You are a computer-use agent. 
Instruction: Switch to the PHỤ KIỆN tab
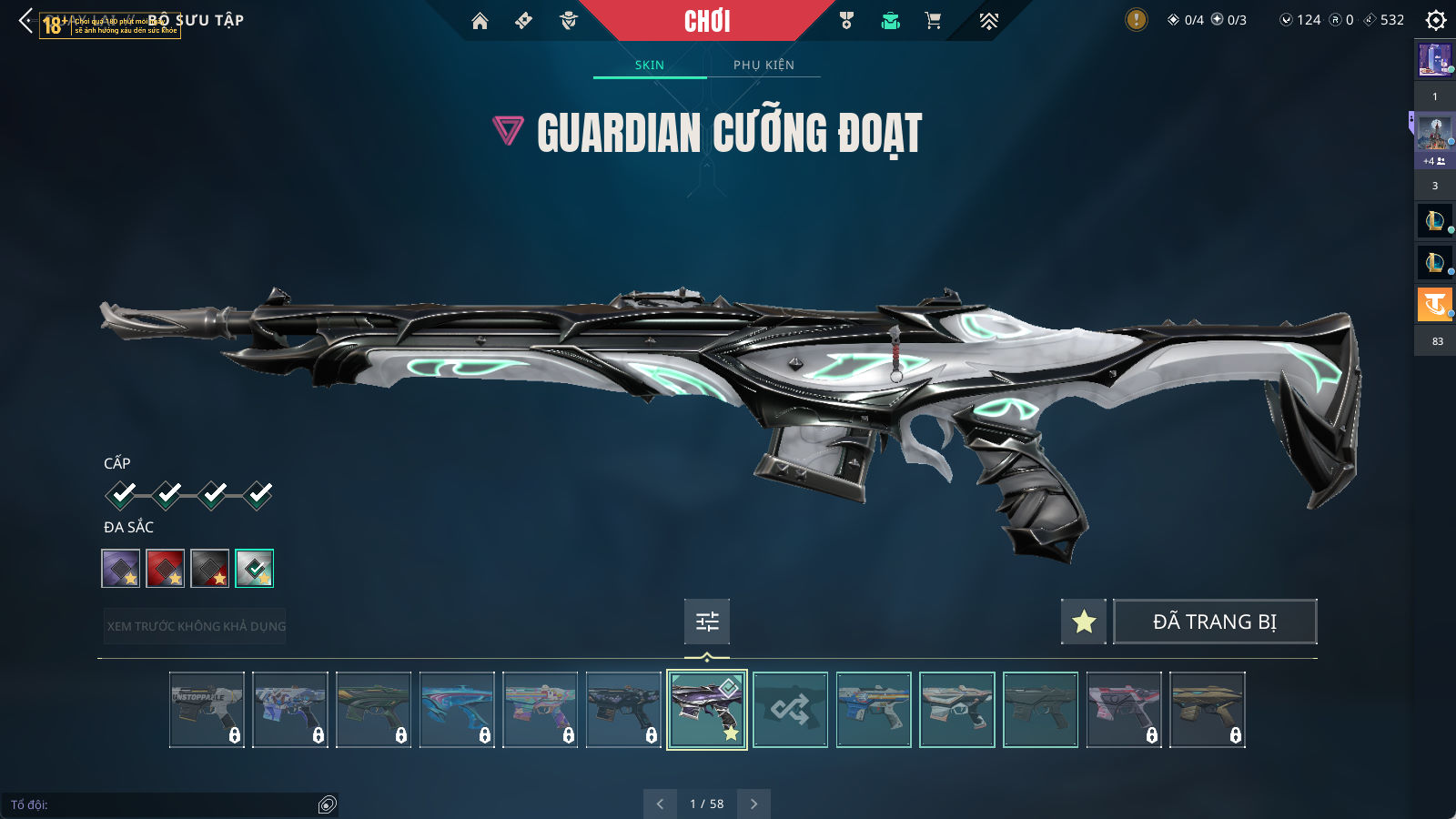tap(763, 65)
